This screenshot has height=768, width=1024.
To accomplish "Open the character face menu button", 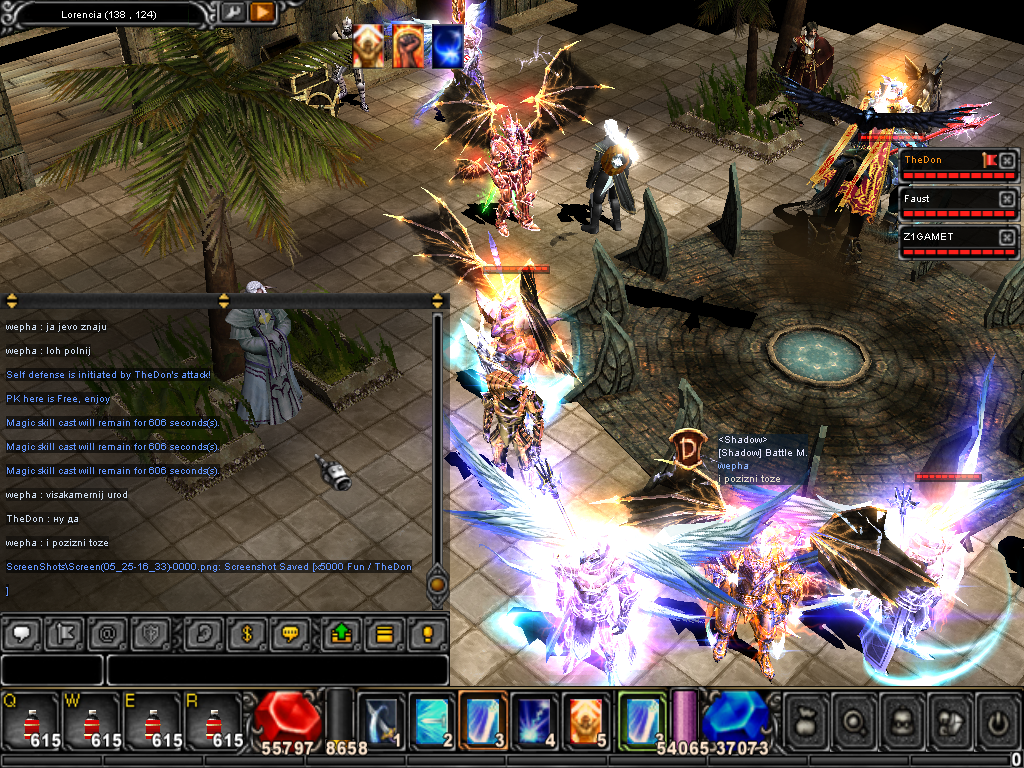I will coord(904,720).
